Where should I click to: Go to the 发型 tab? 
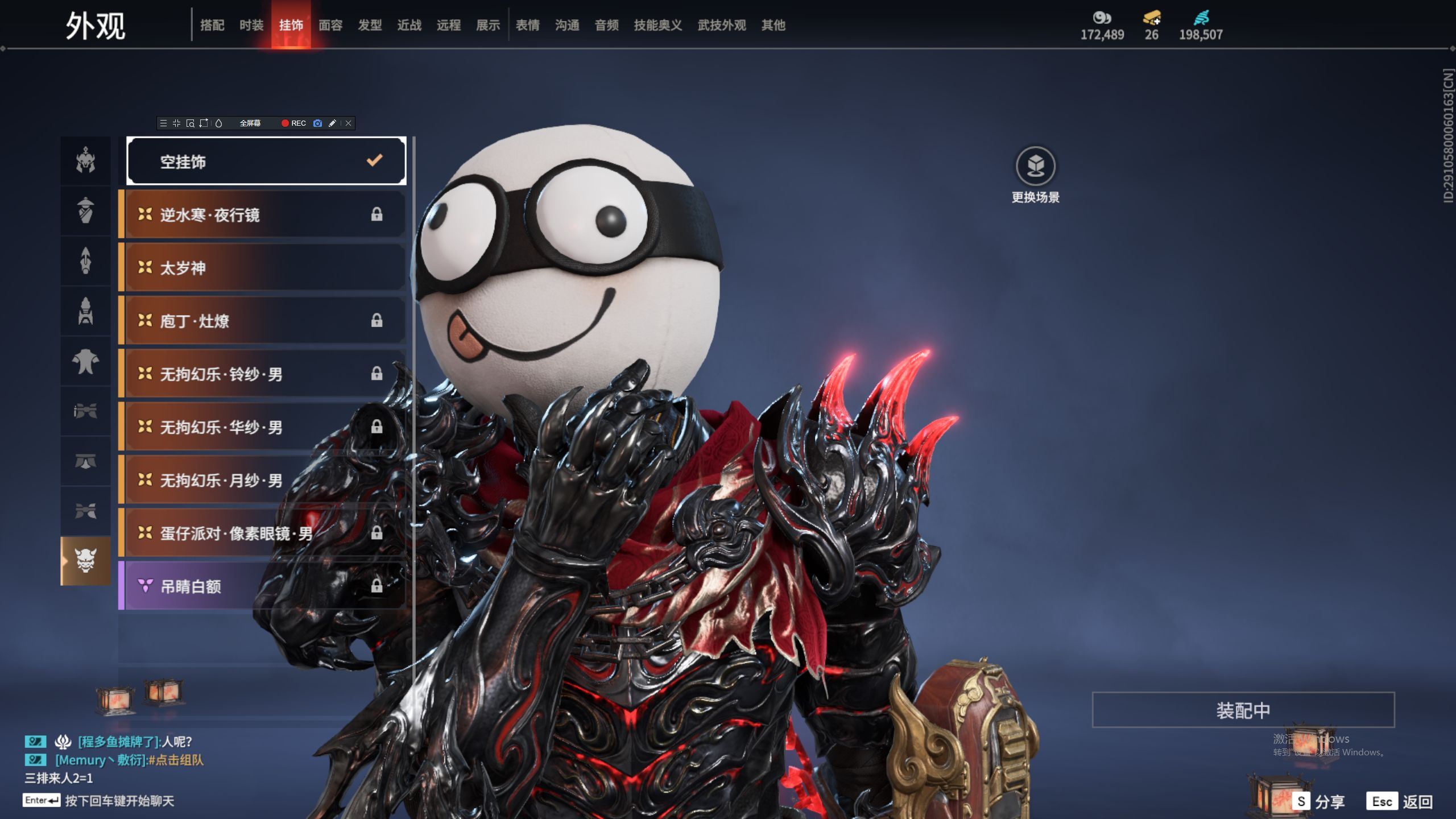[370, 25]
